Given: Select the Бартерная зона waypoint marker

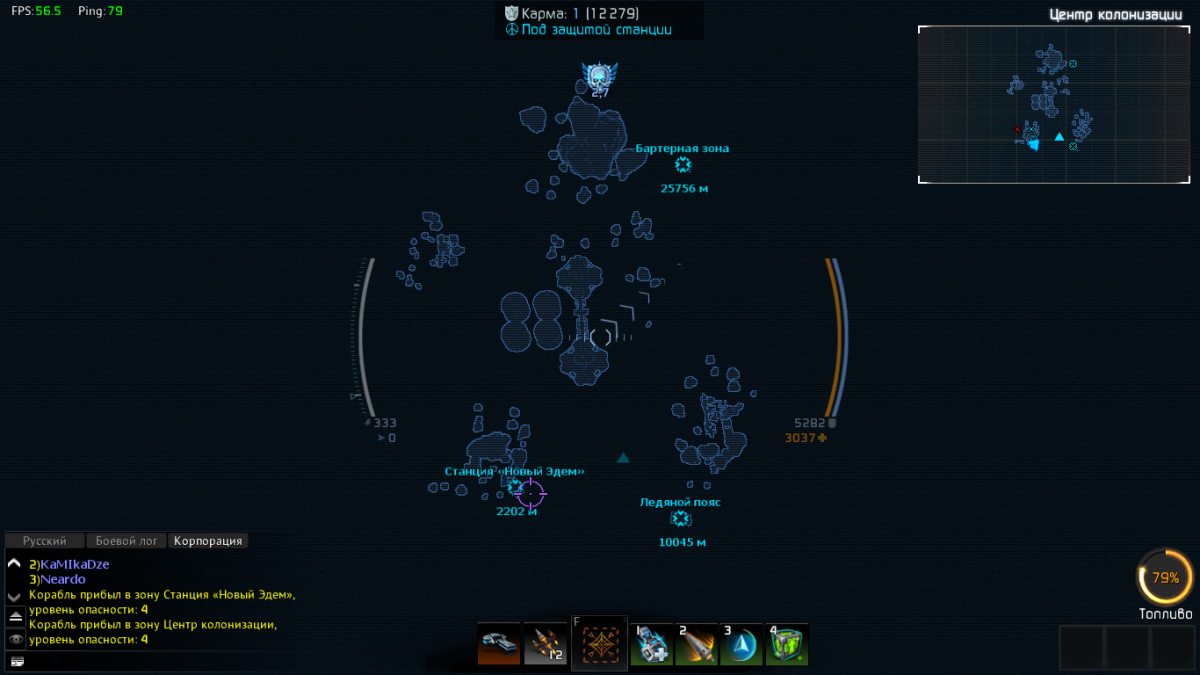Looking at the screenshot, I should tap(683, 166).
